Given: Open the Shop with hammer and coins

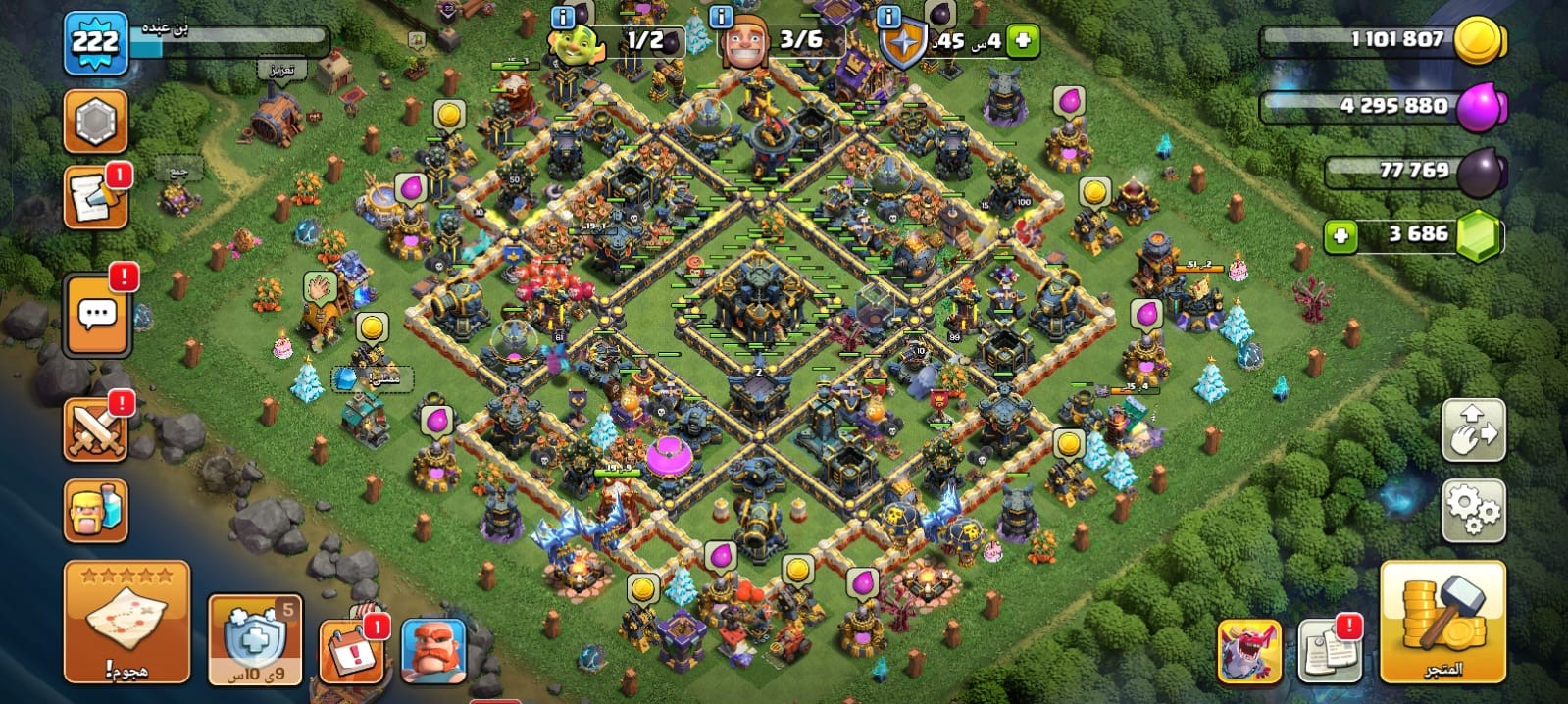Looking at the screenshot, I should pos(1442,622).
